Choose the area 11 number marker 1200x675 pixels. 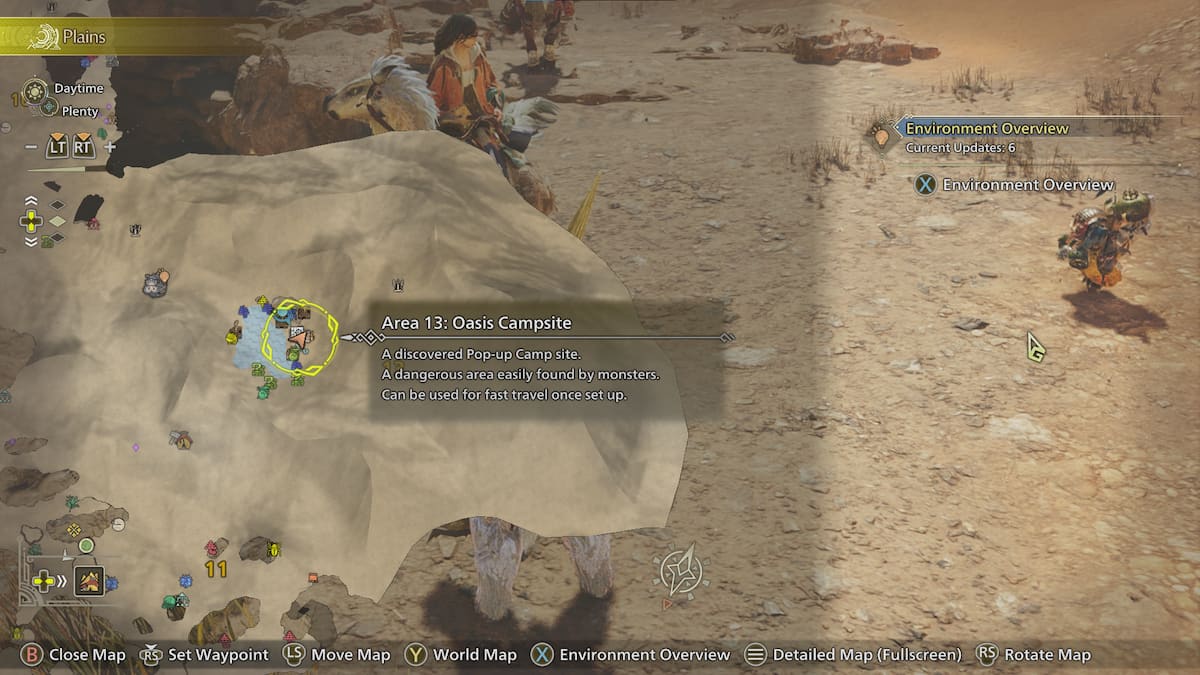216,570
